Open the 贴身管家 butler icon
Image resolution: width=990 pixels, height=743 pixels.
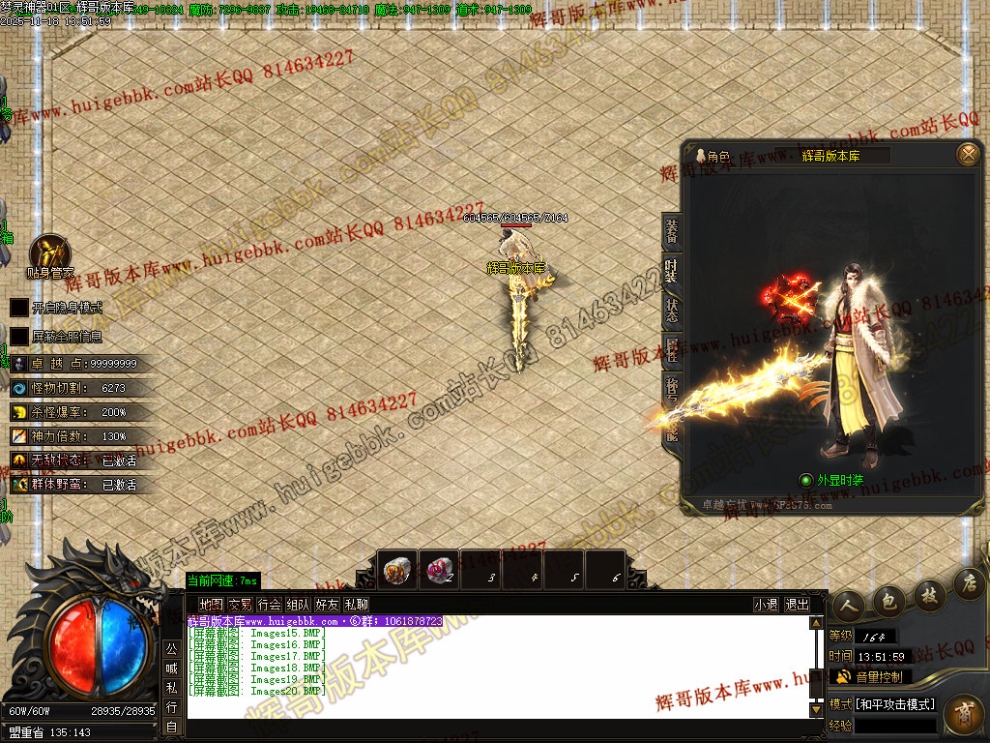tap(49, 255)
